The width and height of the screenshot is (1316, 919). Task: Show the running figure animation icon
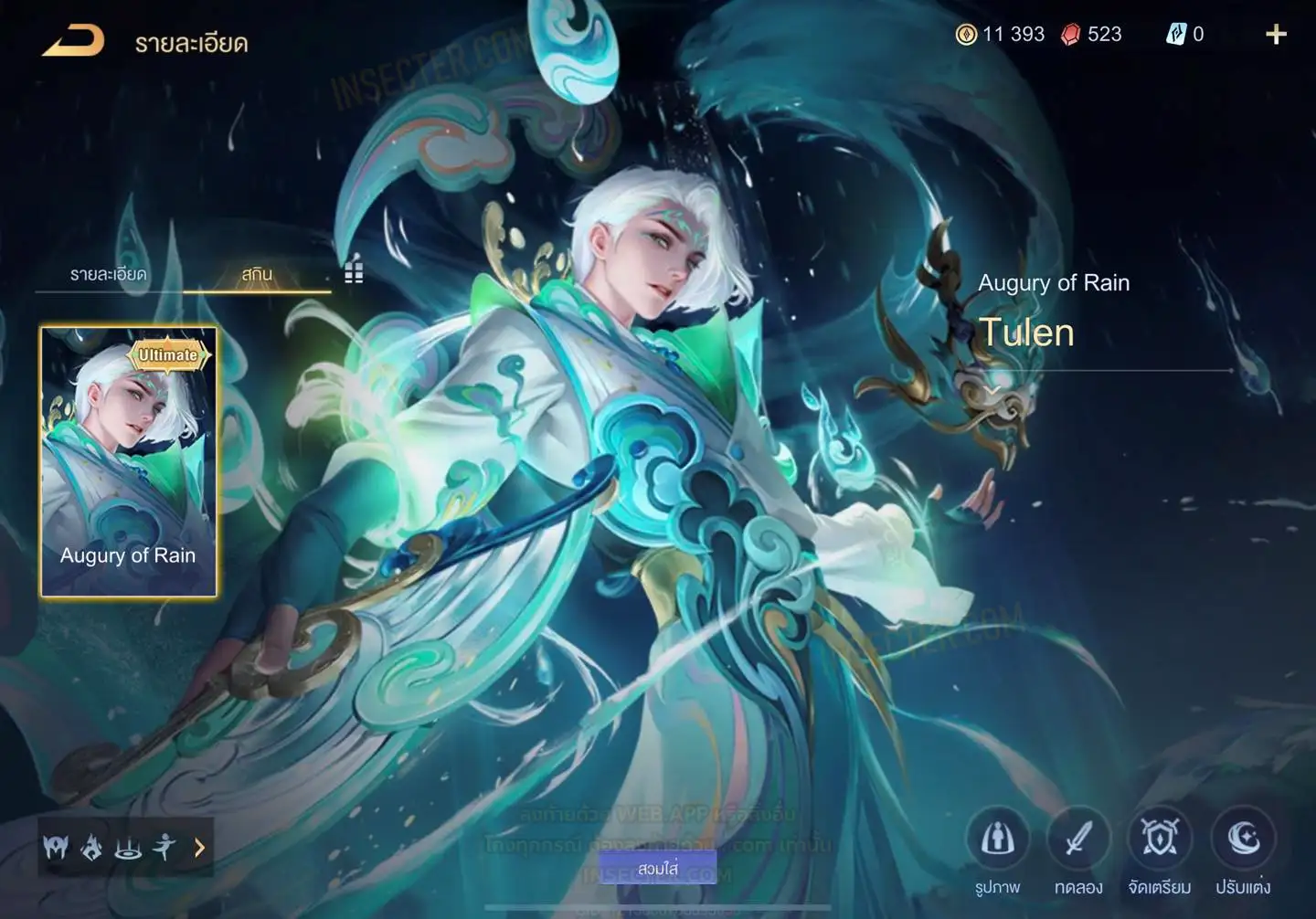pyautogui.click(x=164, y=849)
